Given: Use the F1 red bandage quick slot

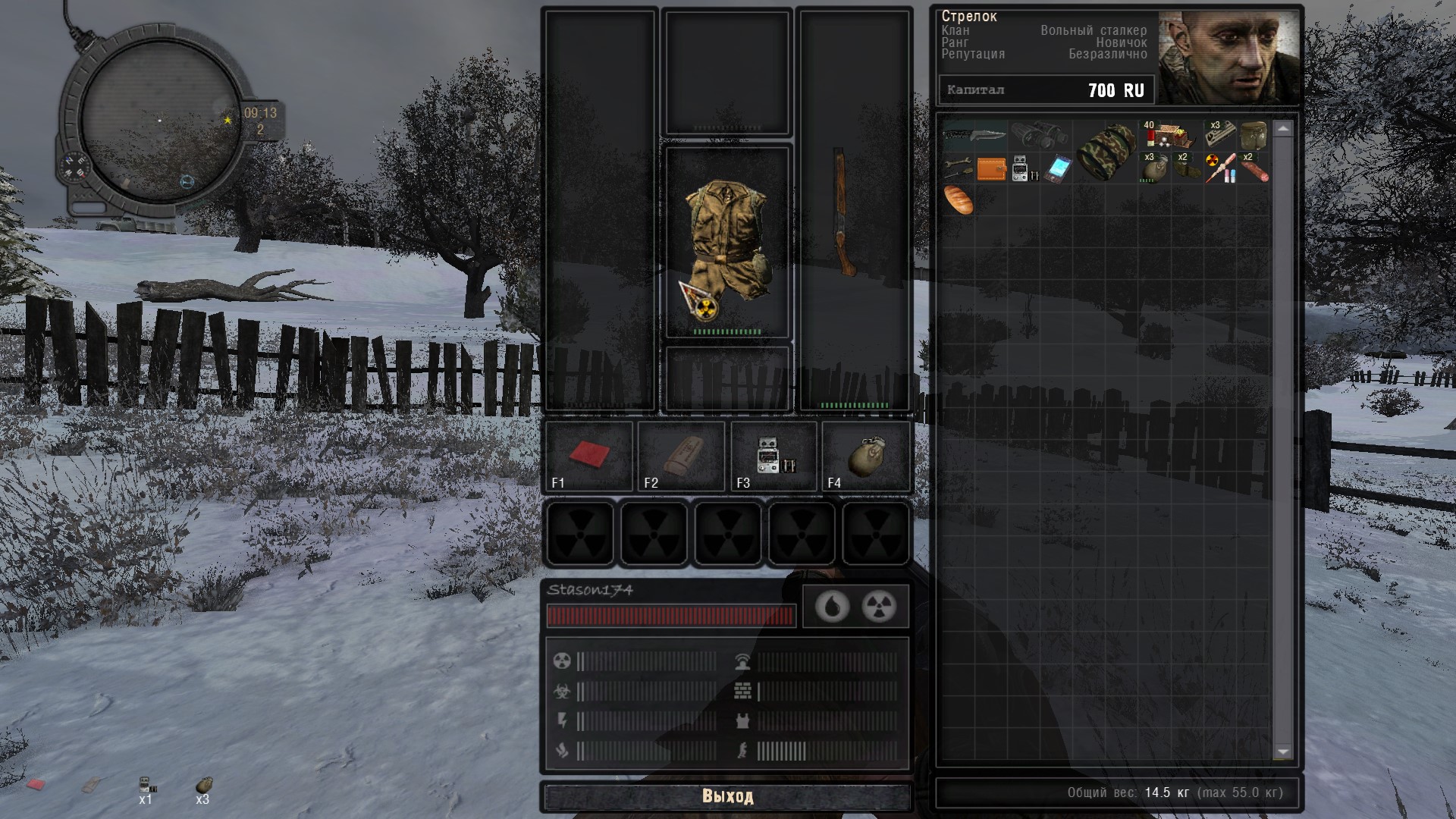Looking at the screenshot, I should (x=588, y=456).
